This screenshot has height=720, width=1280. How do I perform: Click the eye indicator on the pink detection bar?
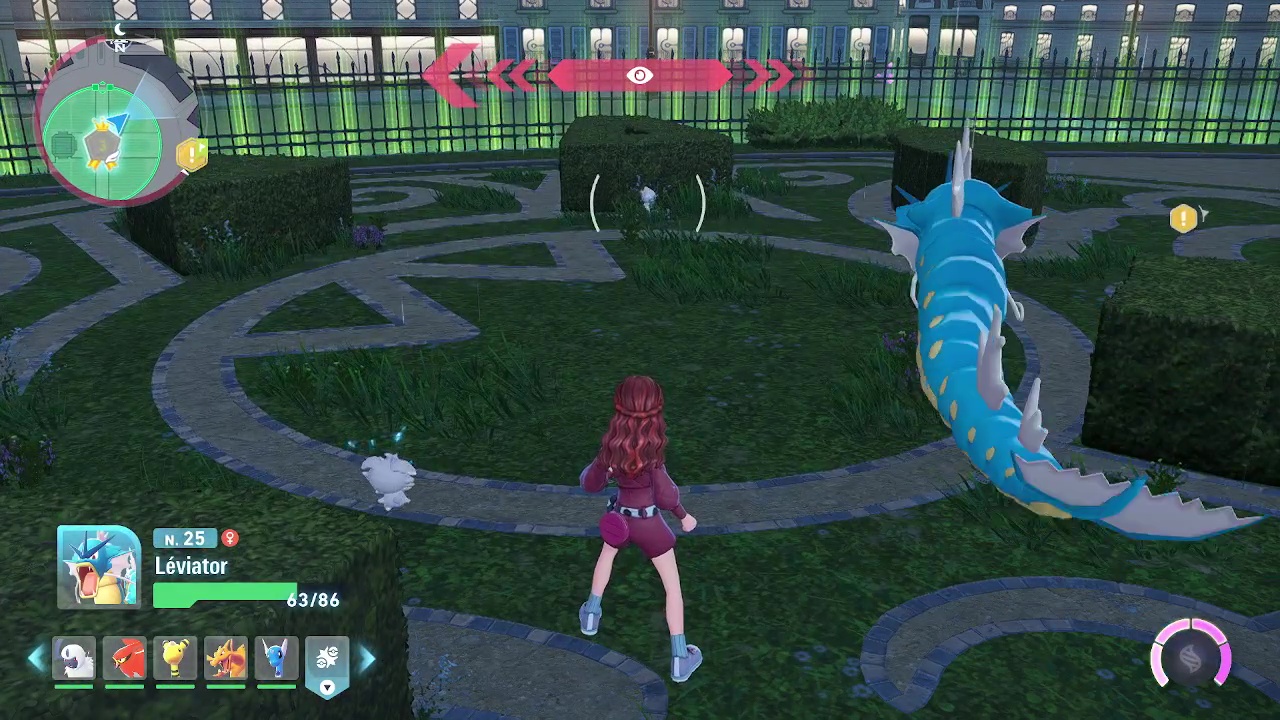[640, 75]
